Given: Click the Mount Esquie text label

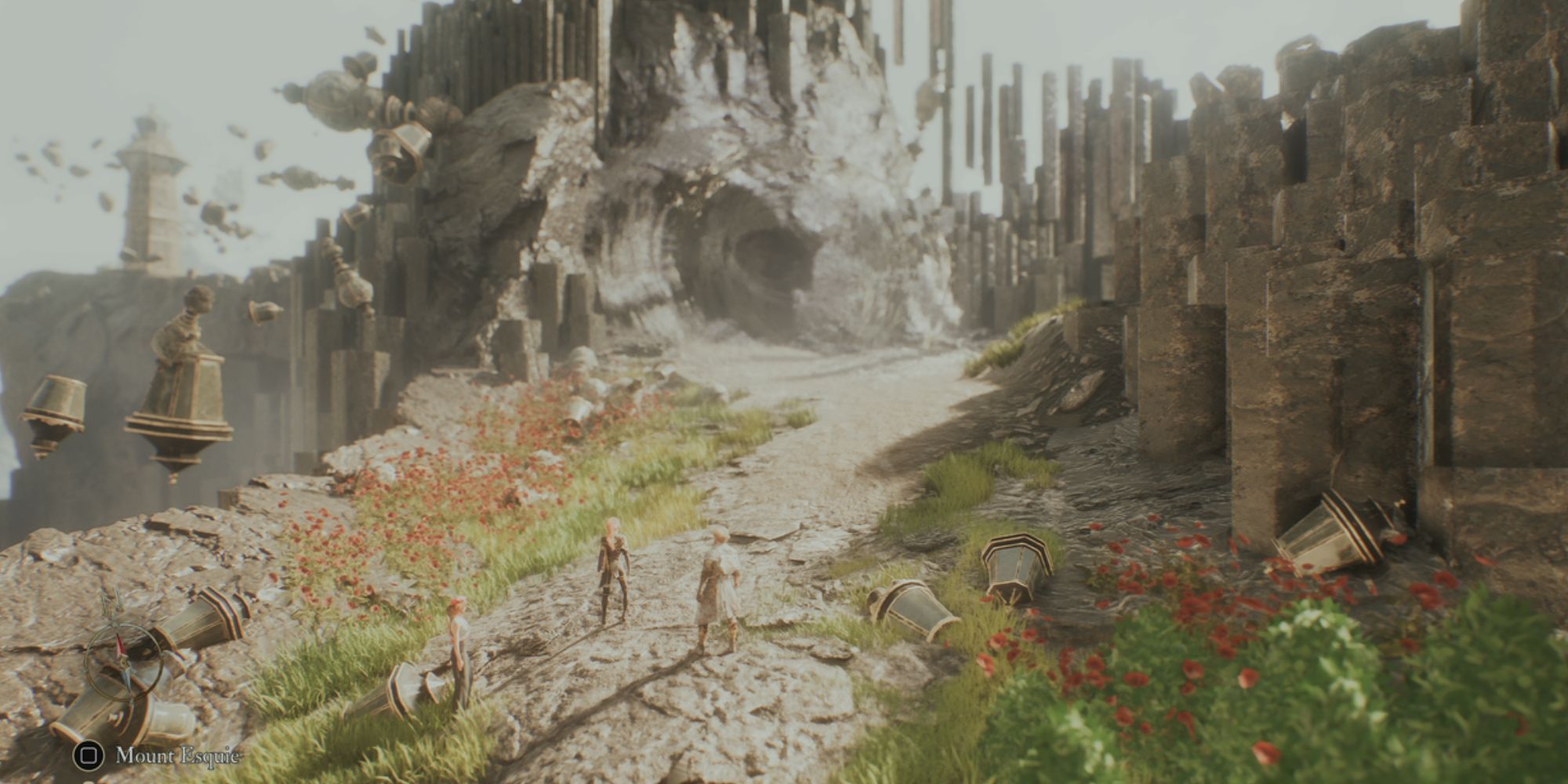Looking at the screenshot, I should [x=178, y=755].
